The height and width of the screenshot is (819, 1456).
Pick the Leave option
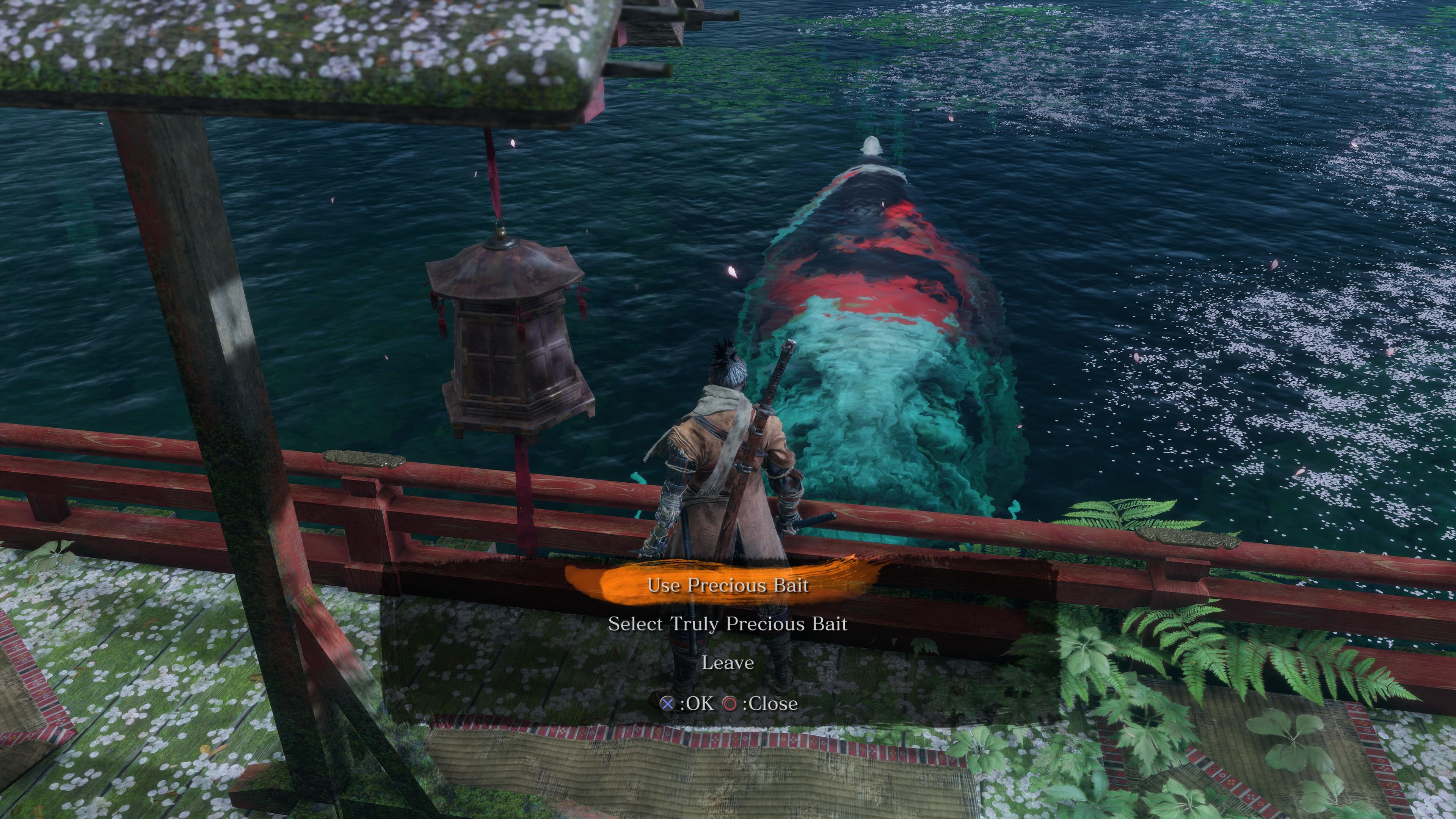coord(728,662)
